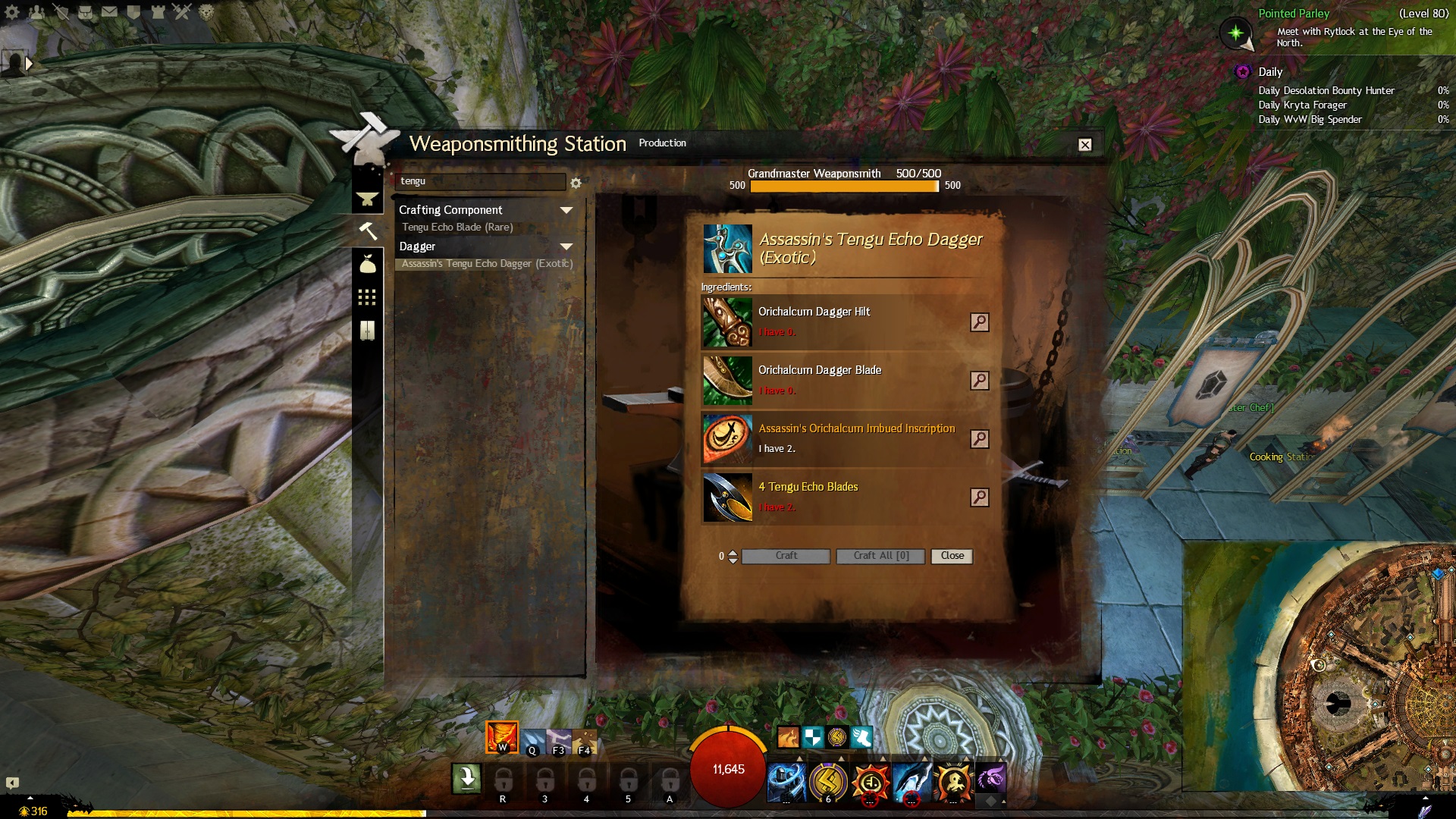This screenshot has height=819, width=1456.
Task: Look up the Orichalcum Dagger Blade ingredient
Action: point(979,381)
